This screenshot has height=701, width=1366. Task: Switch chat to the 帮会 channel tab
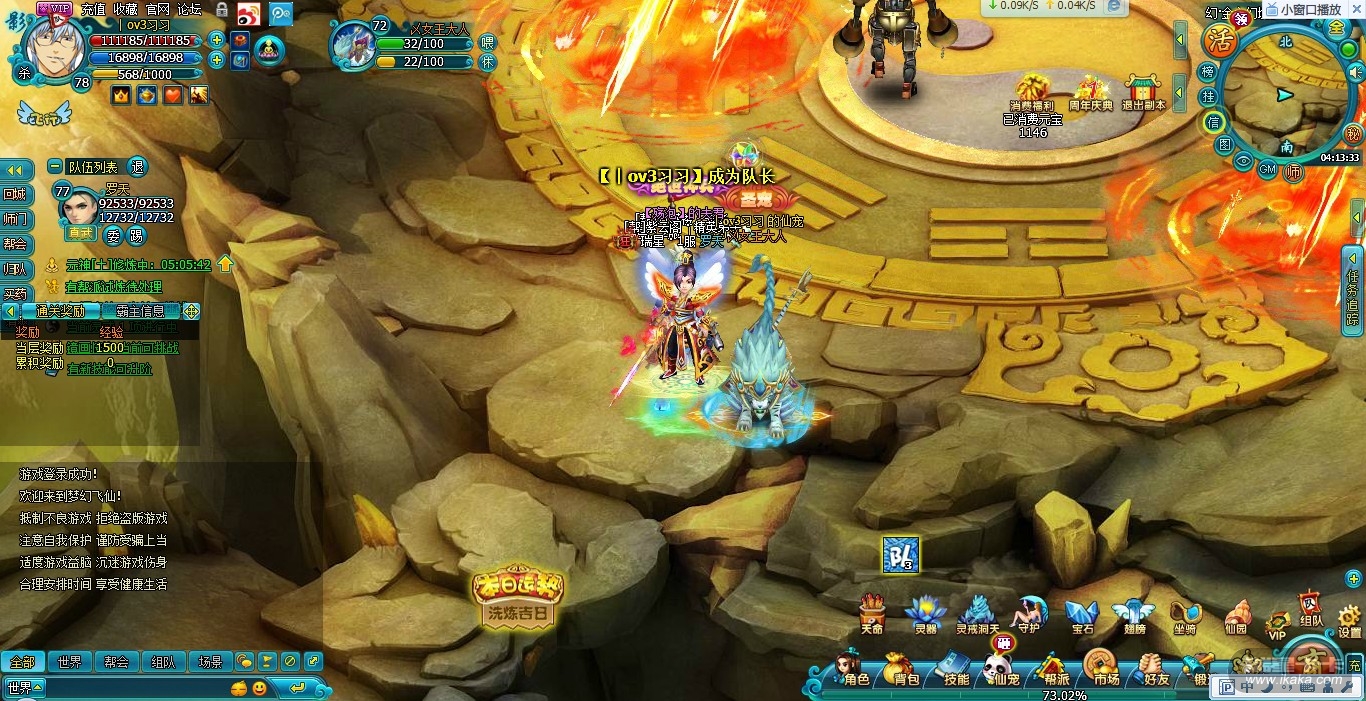click(x=116, y=661)
